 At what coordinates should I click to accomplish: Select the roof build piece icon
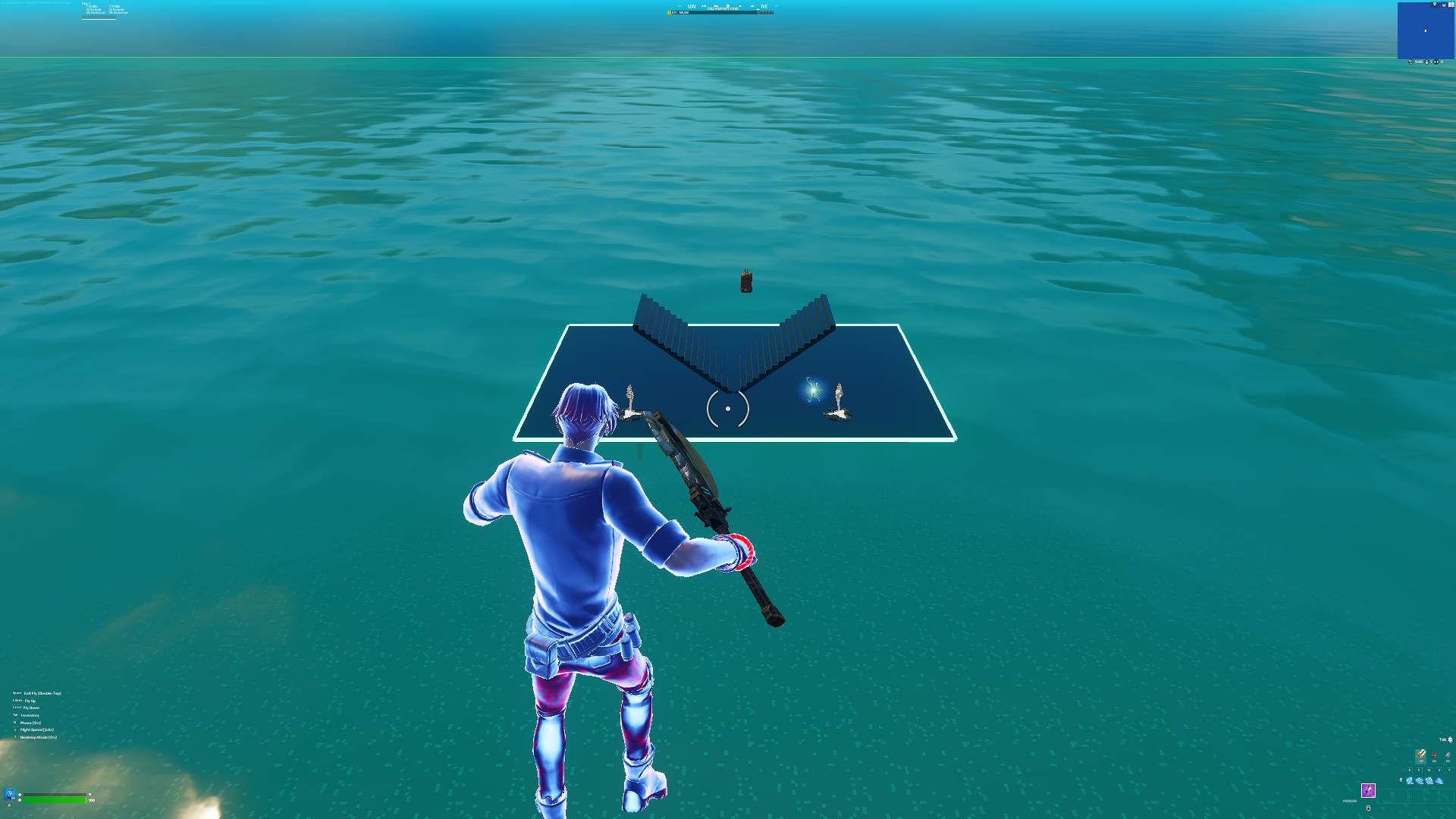1439,781
